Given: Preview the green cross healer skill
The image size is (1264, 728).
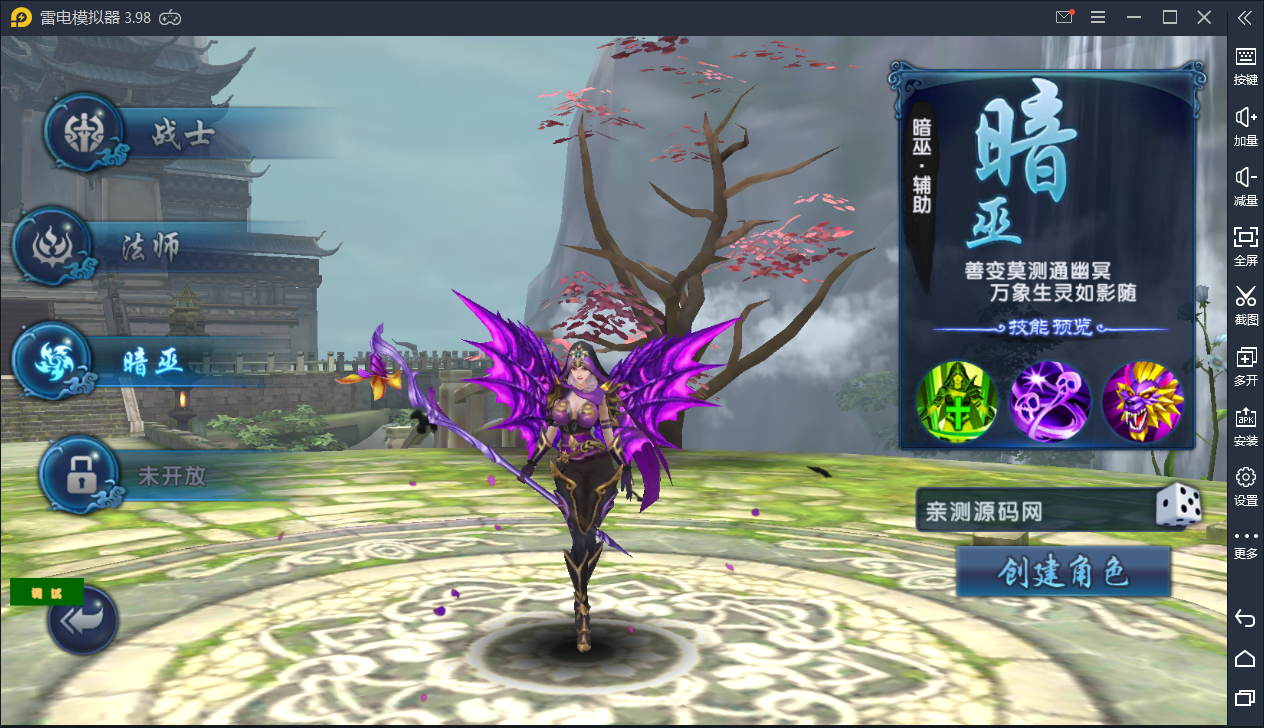Looking at the screenshot, I should (x=958, y=401).
